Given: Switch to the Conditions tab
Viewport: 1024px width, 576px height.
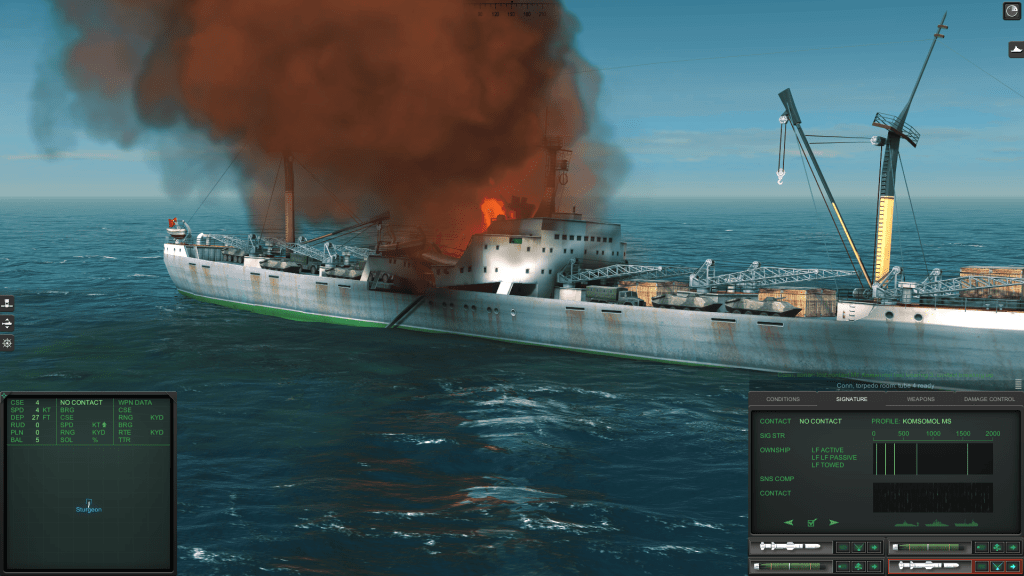Looking at the screenshot, I should click(x=783, y=399).
